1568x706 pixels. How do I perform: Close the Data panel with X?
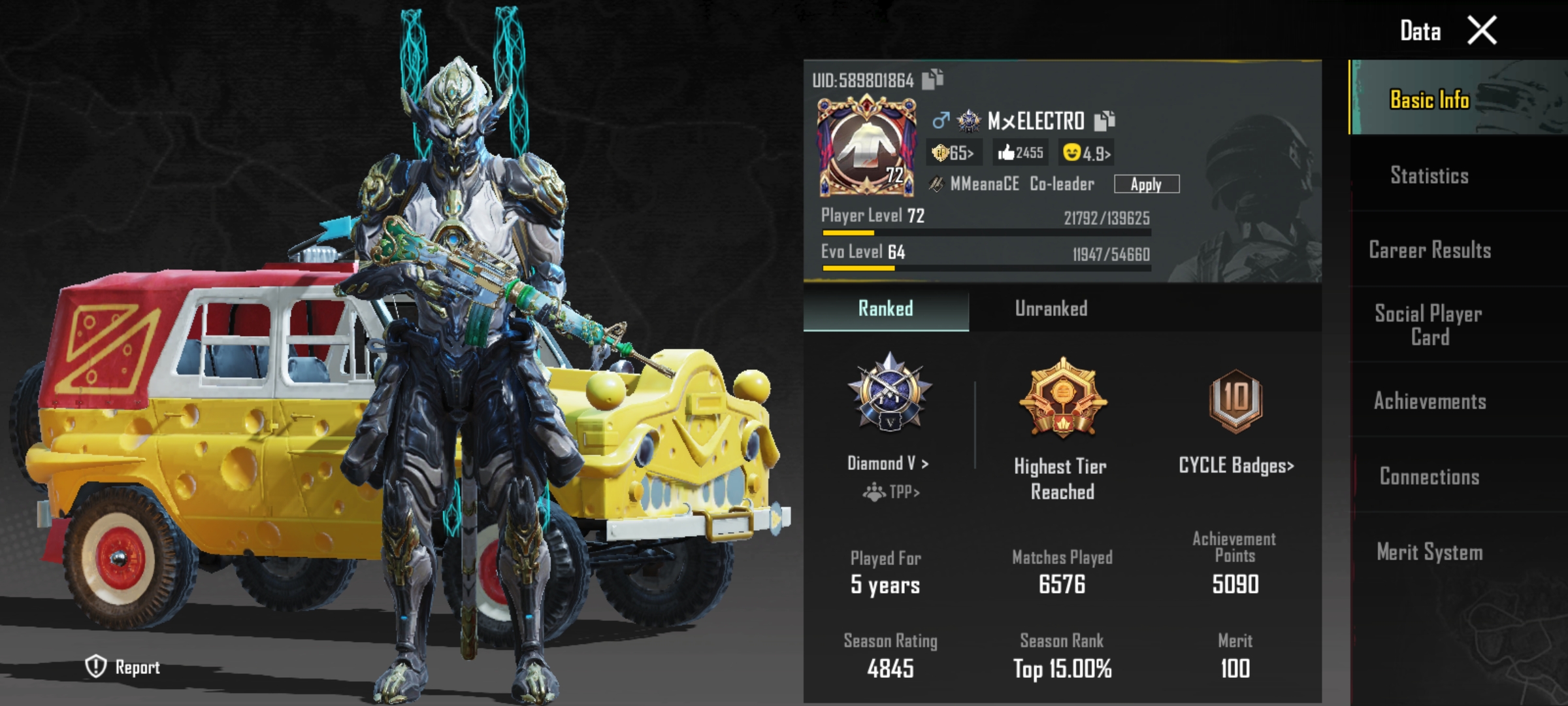pos(1482,31)
